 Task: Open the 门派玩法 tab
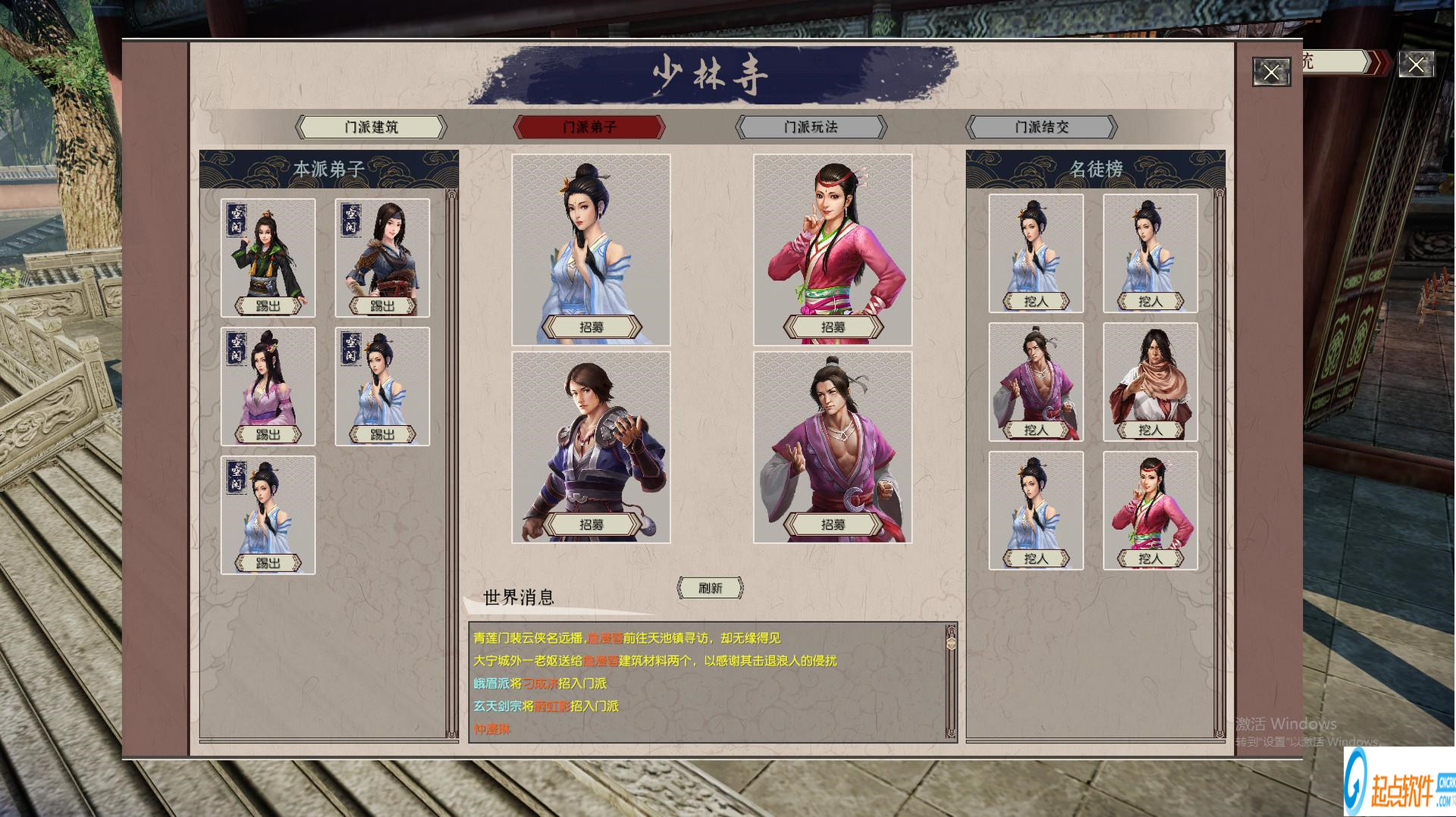pyautogui.click(x=809, y=127)
